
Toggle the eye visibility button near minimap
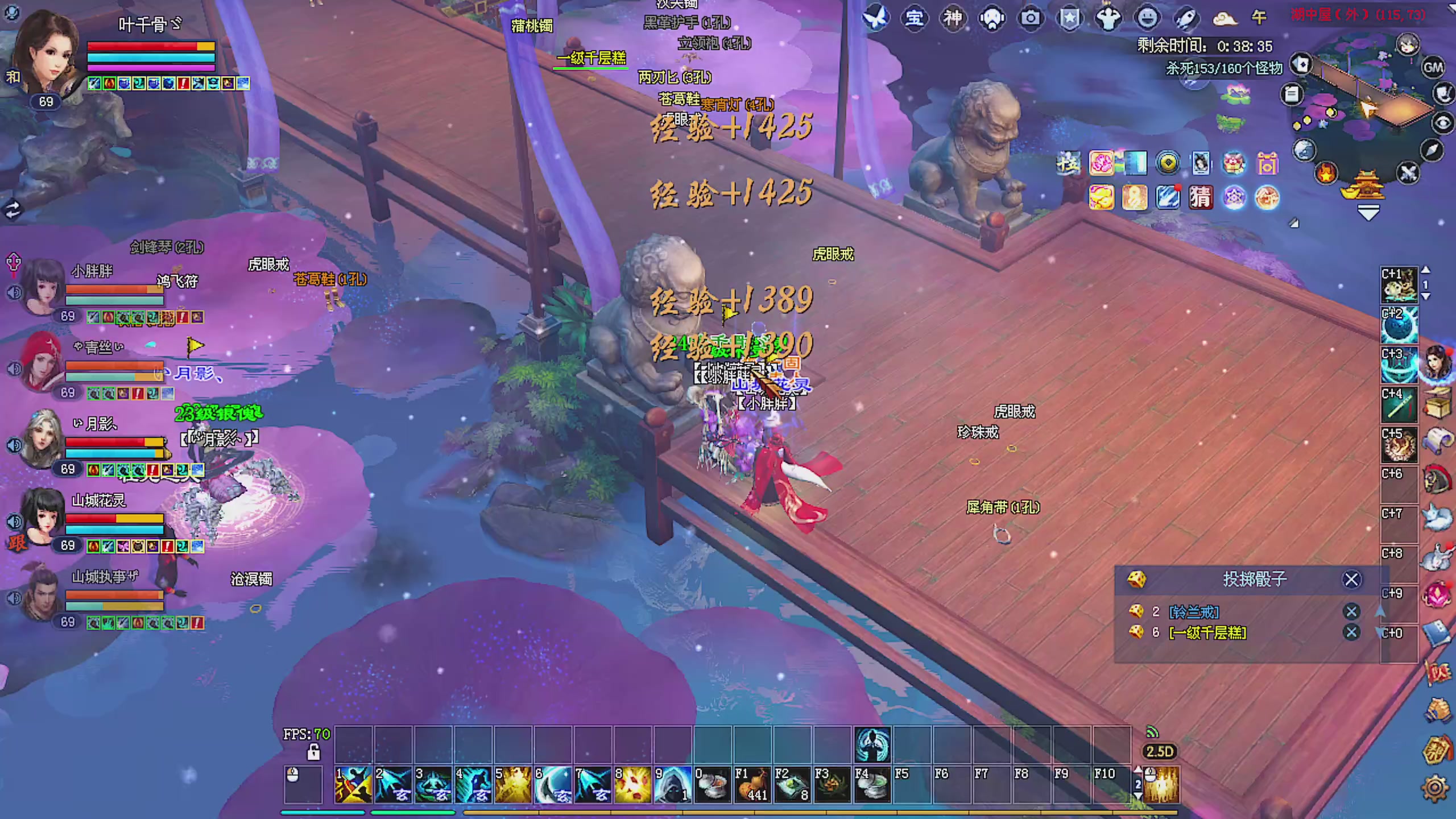click(x=1442, y=122)
